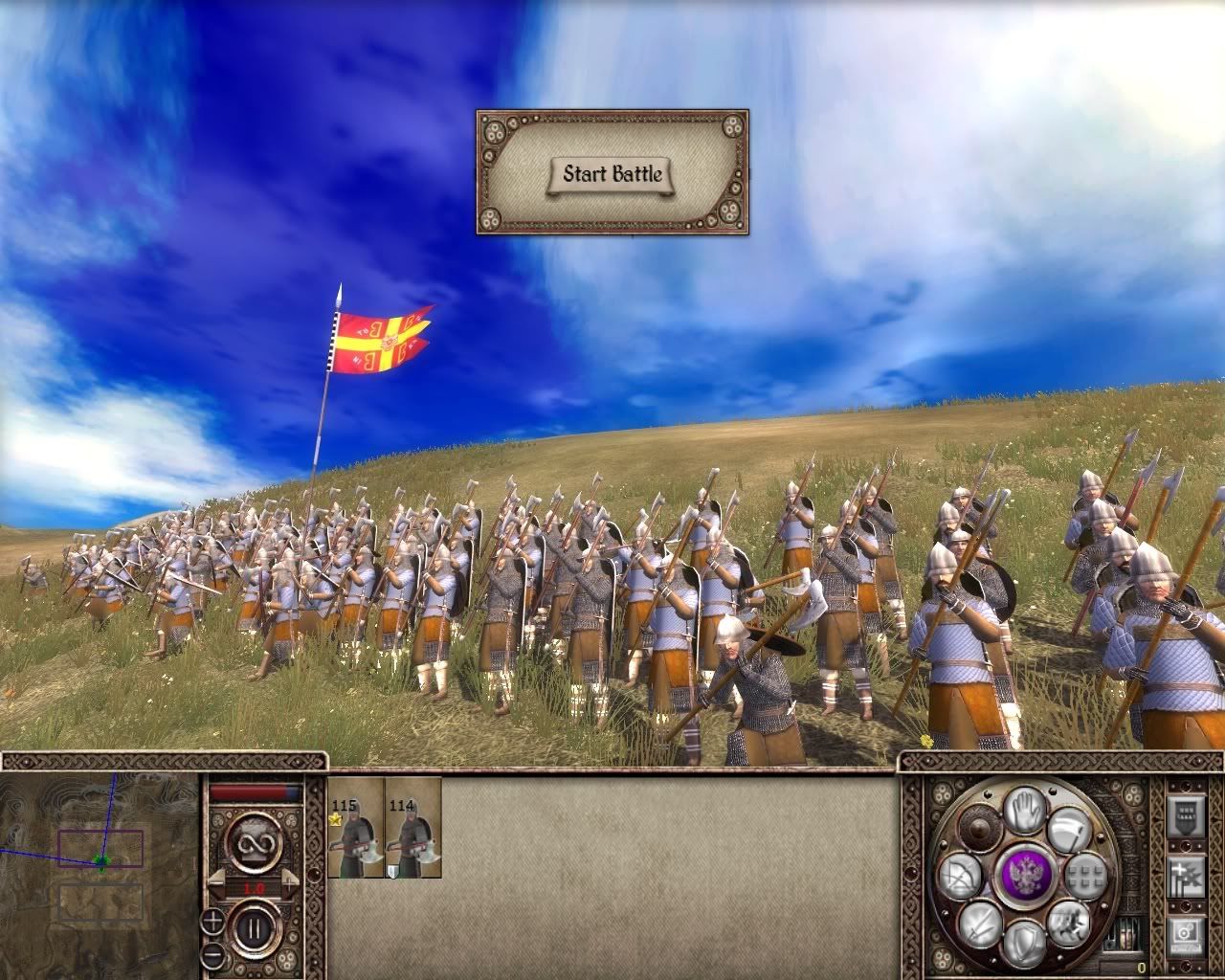Toggle the bow fire-at-will icon
The width and height of the screenshot is (1225, 980).
coord(961,875)
